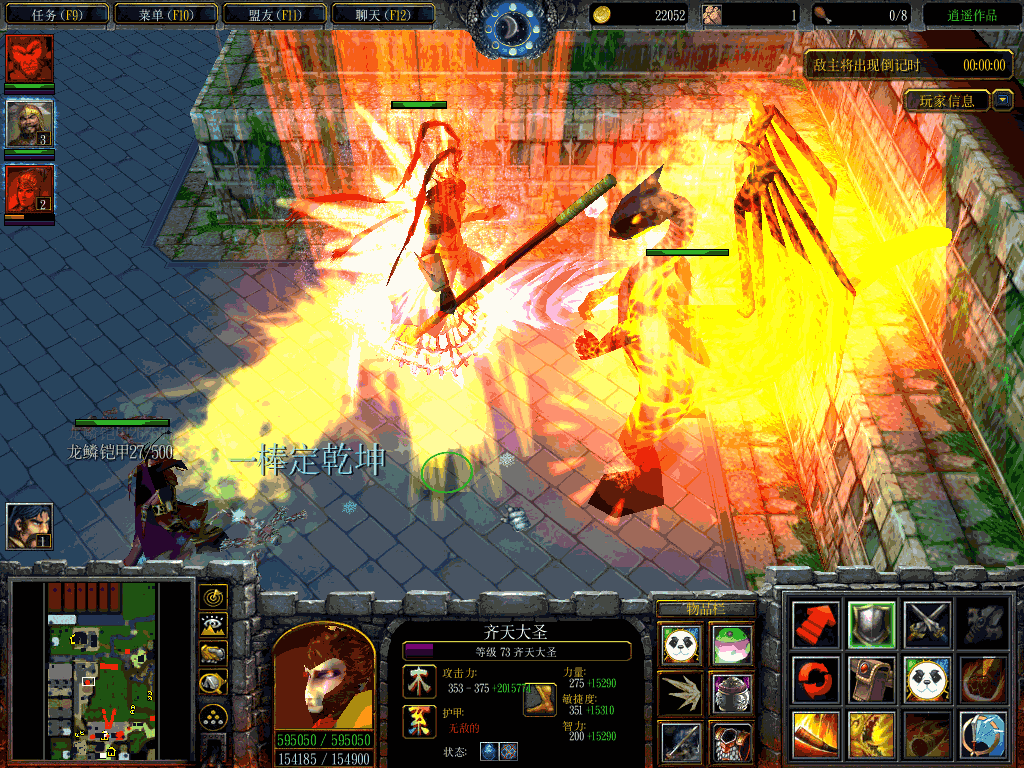The image size is (1024, 768).
Task: Open the 聊天 (F12) chat log
Action: (x=381, y=15)
